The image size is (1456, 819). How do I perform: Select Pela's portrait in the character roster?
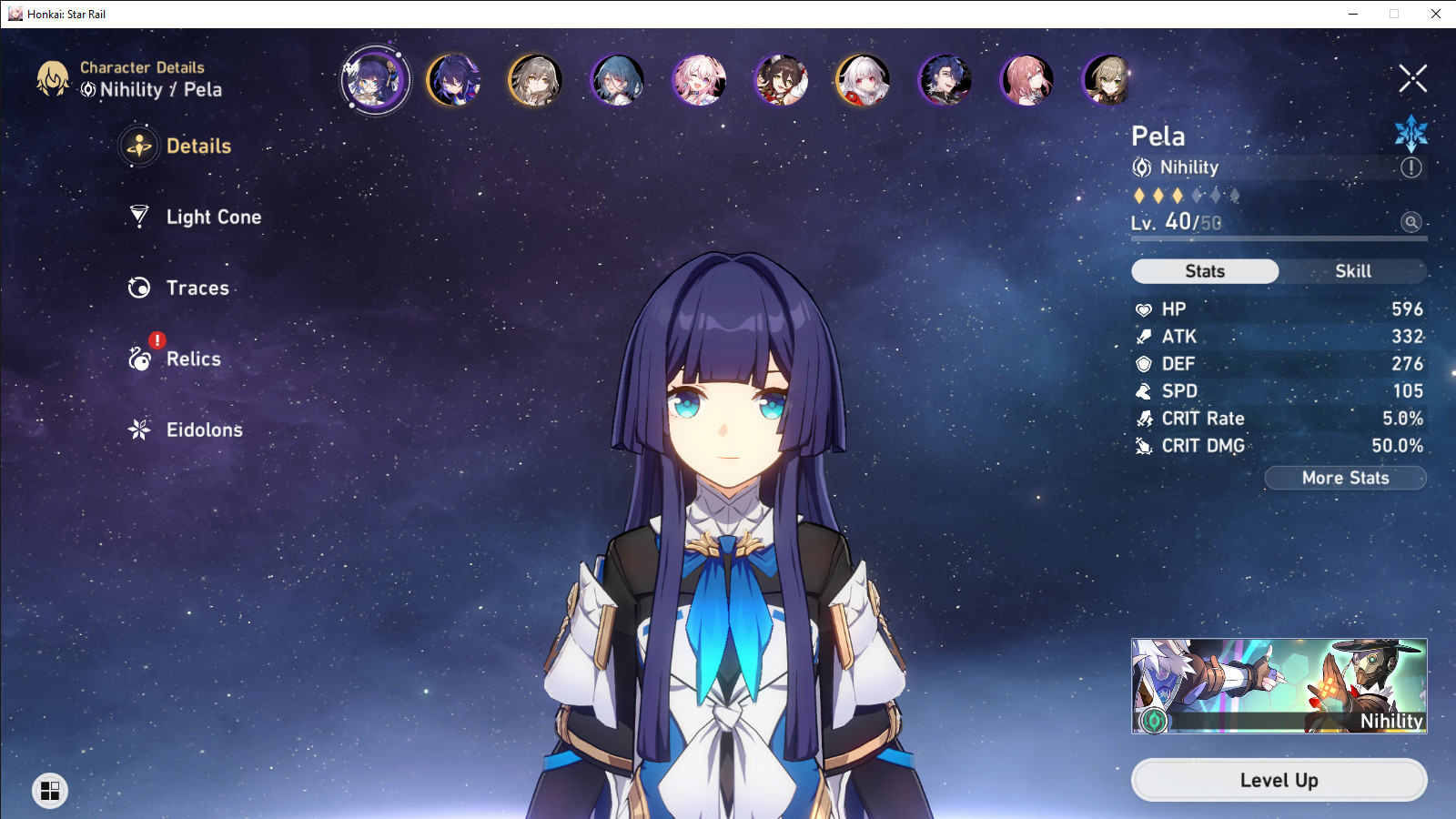point(375,80)
